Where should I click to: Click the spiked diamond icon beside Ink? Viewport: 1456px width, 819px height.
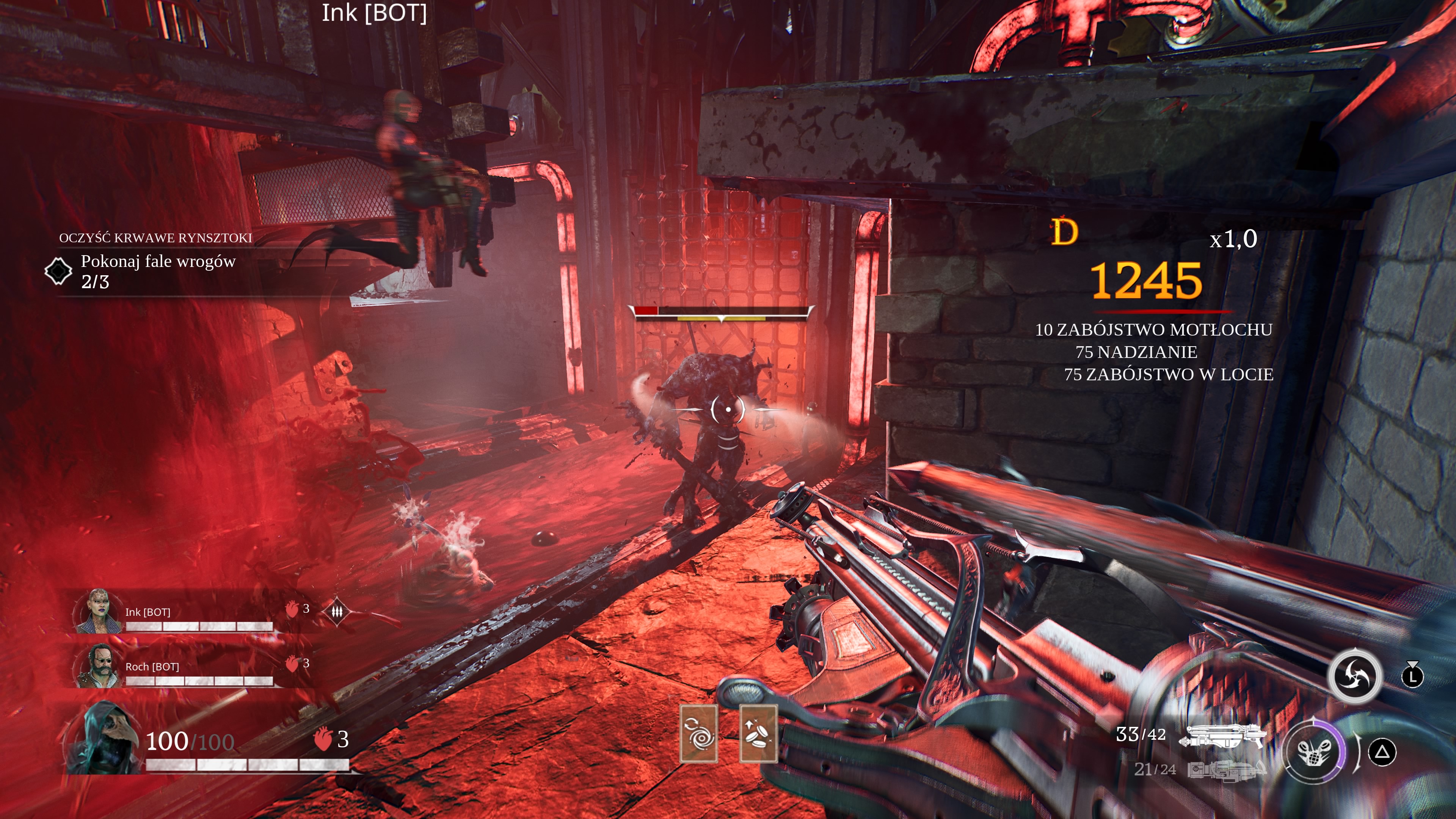(337, 612)
